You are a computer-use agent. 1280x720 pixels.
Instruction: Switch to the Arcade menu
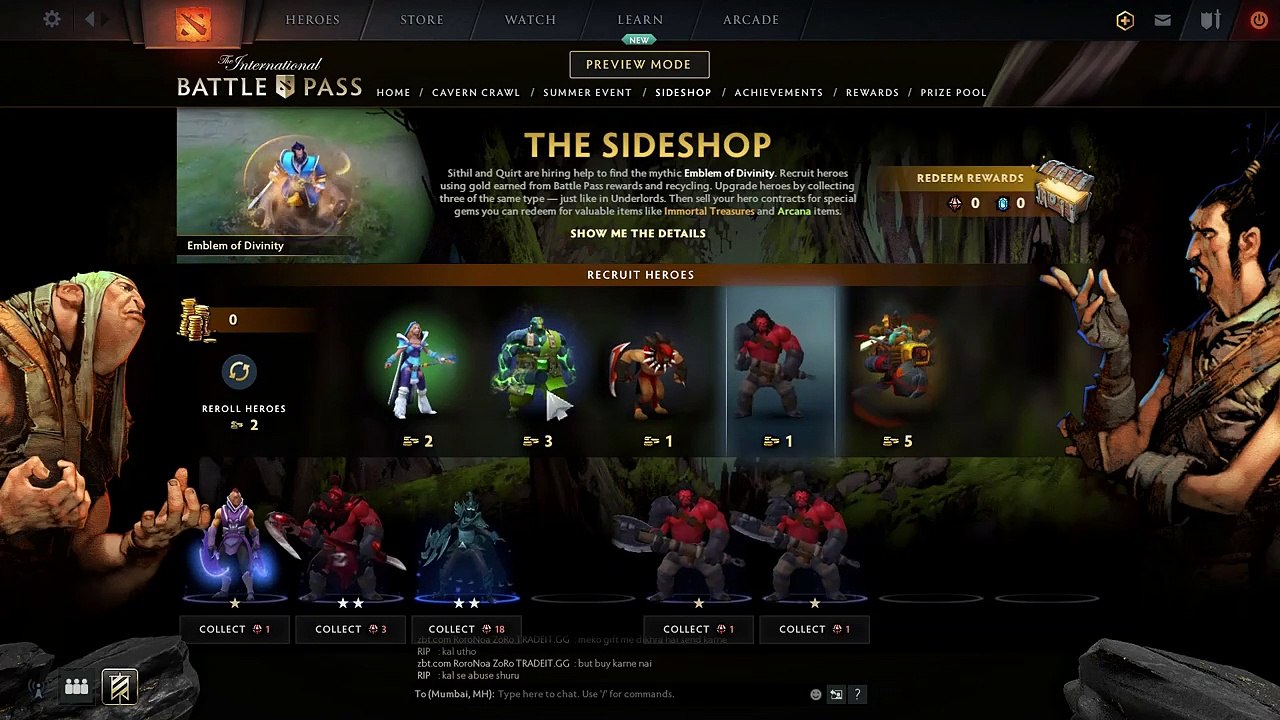751,19
